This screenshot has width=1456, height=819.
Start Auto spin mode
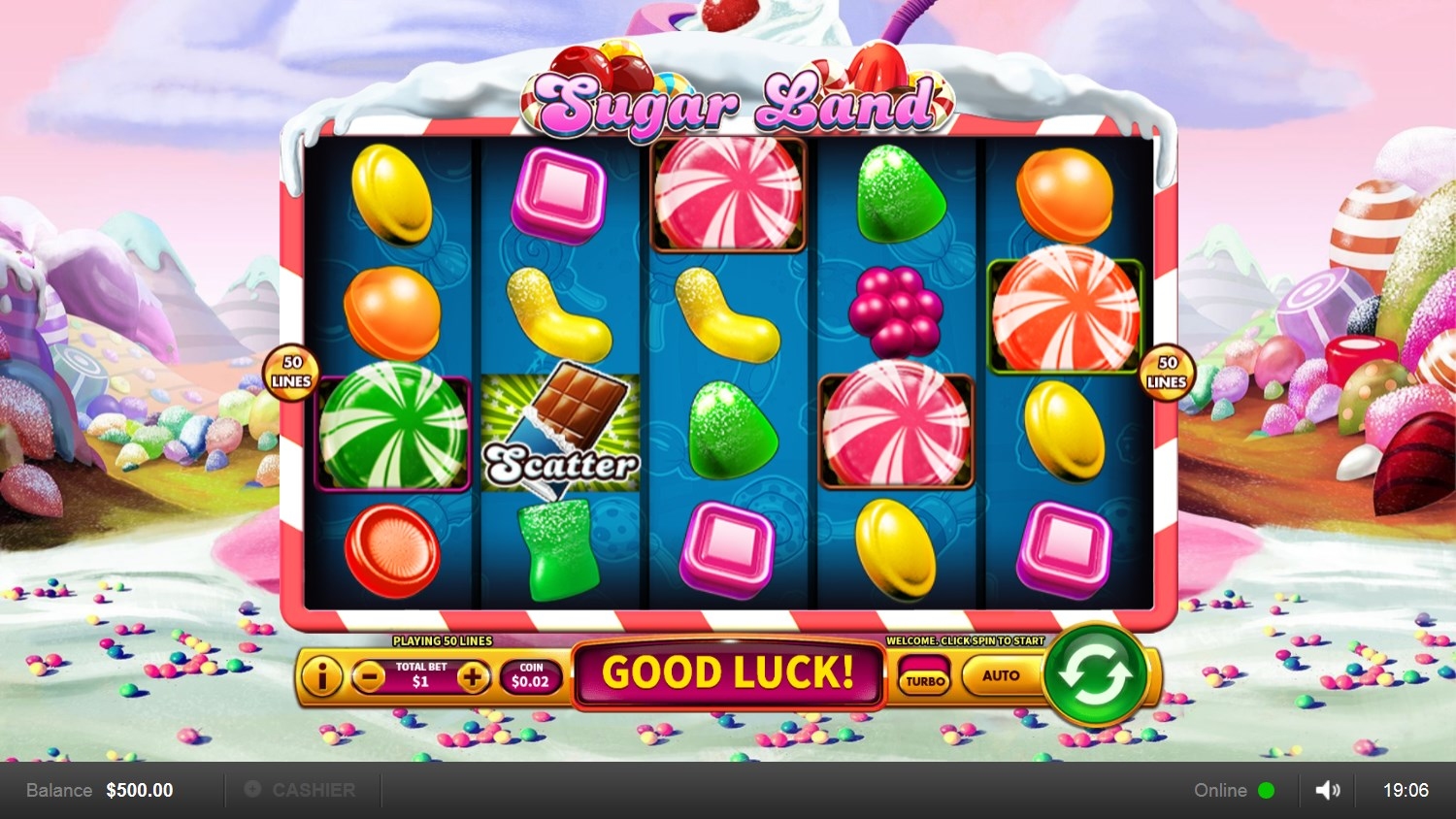click(x=1000, y=675)
